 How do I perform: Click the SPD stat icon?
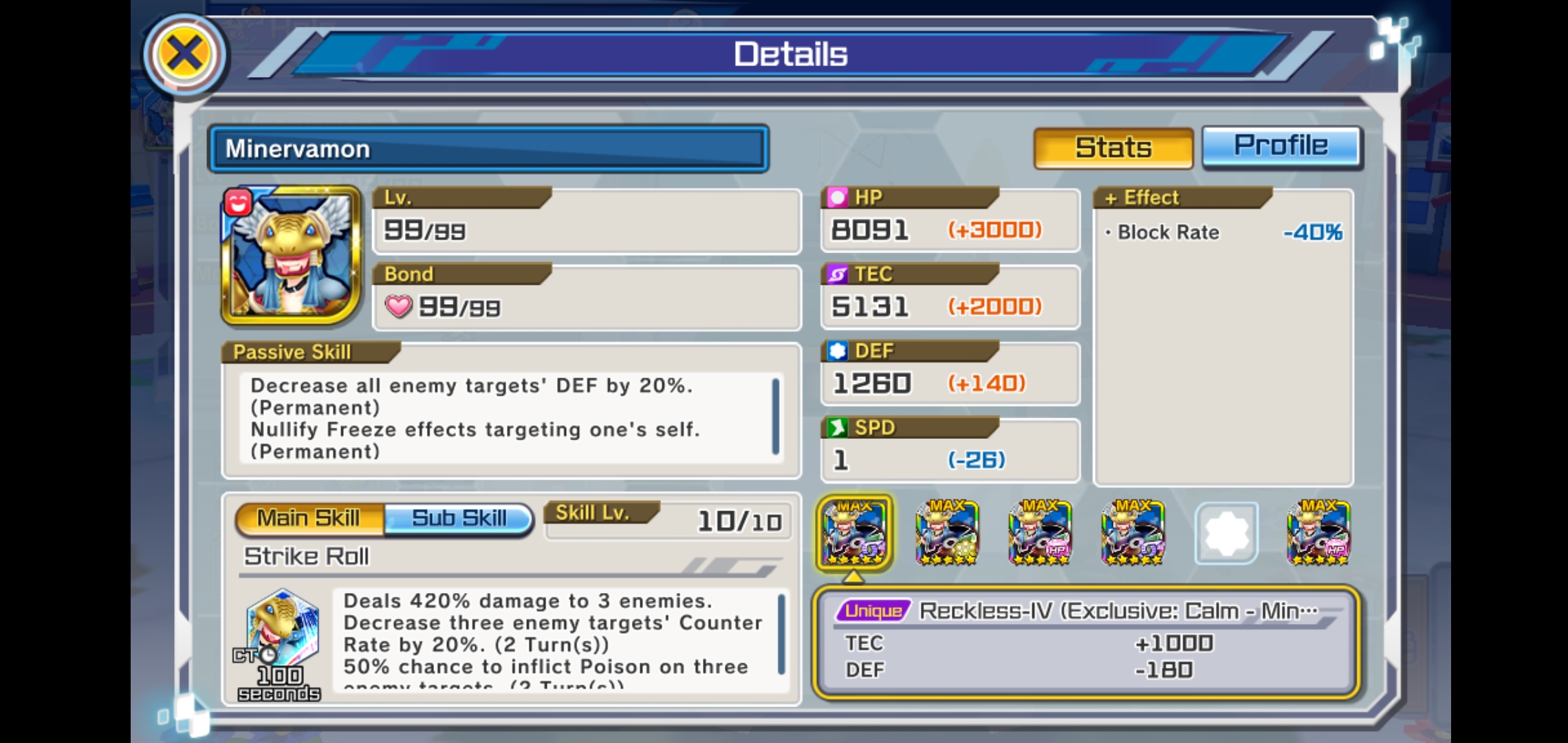coord(838,427)
